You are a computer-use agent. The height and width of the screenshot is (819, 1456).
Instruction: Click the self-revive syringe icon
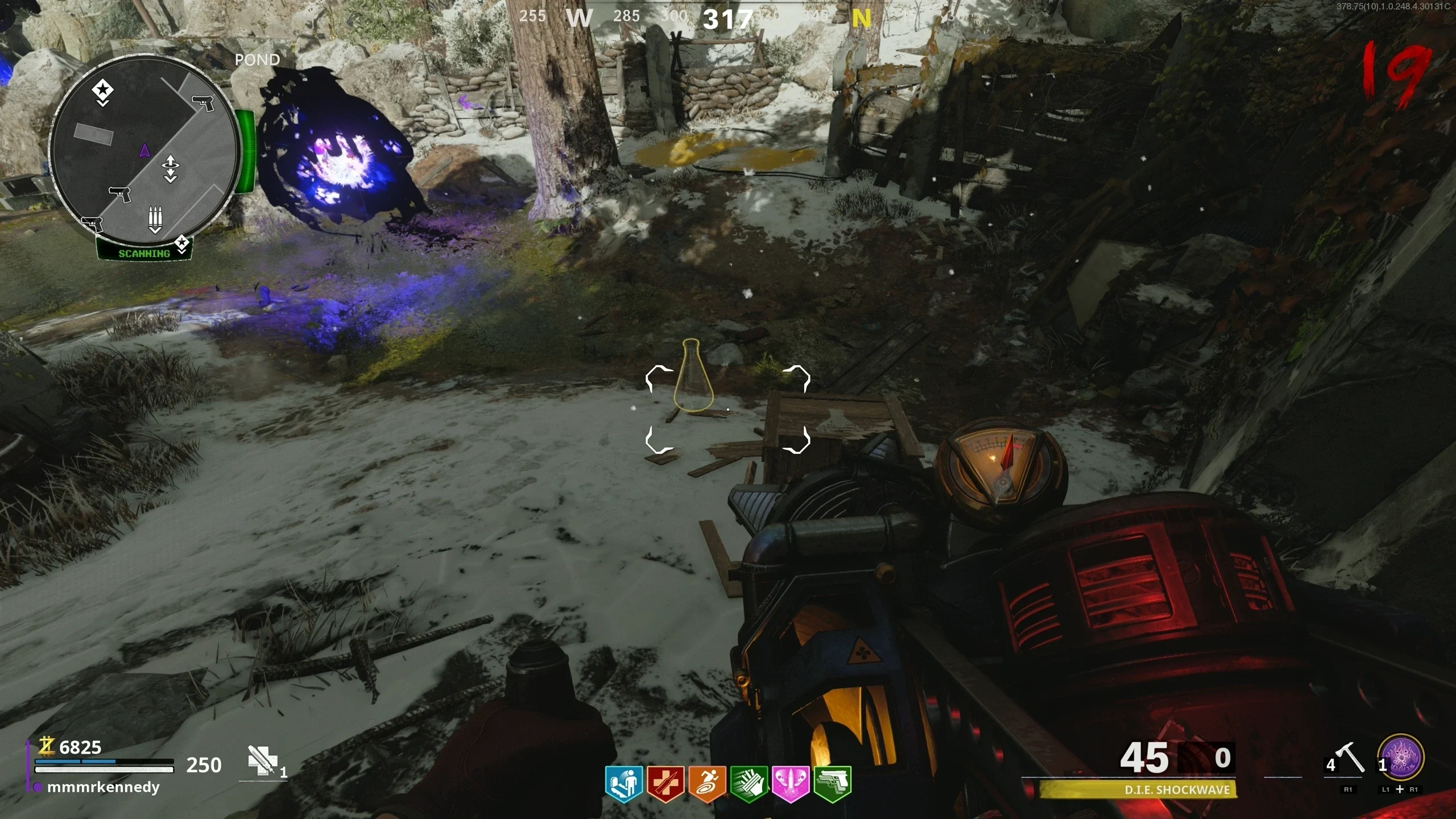[x=262, y=760]
